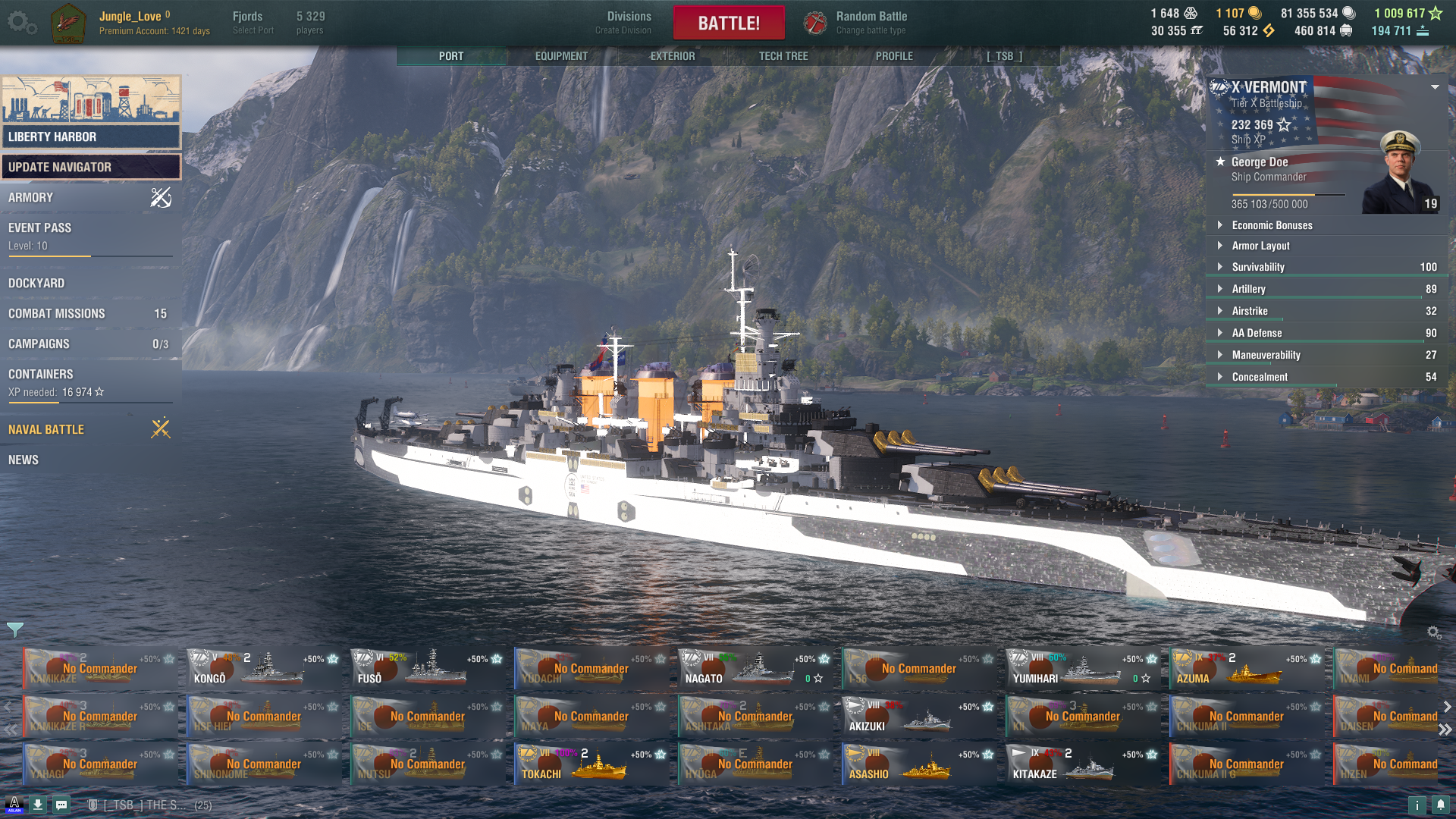Open the ship carousel filter funnel
The width and height of the screenshot is (1456, 819).
[15, 629]
